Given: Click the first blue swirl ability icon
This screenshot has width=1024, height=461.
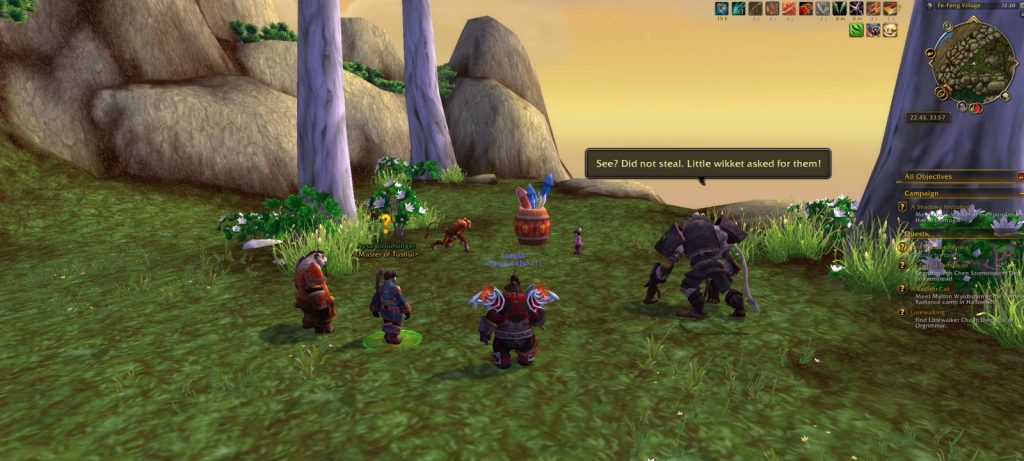Looking at the screenshot, I should (x=721, y=9).
